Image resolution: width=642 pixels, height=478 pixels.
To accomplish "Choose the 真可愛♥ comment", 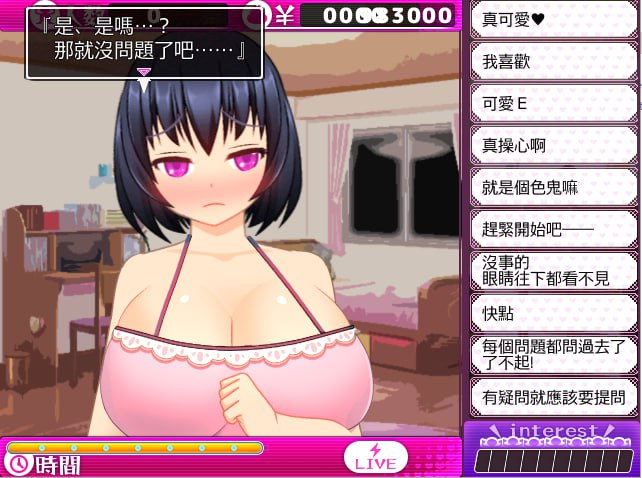I will (553, 20).
